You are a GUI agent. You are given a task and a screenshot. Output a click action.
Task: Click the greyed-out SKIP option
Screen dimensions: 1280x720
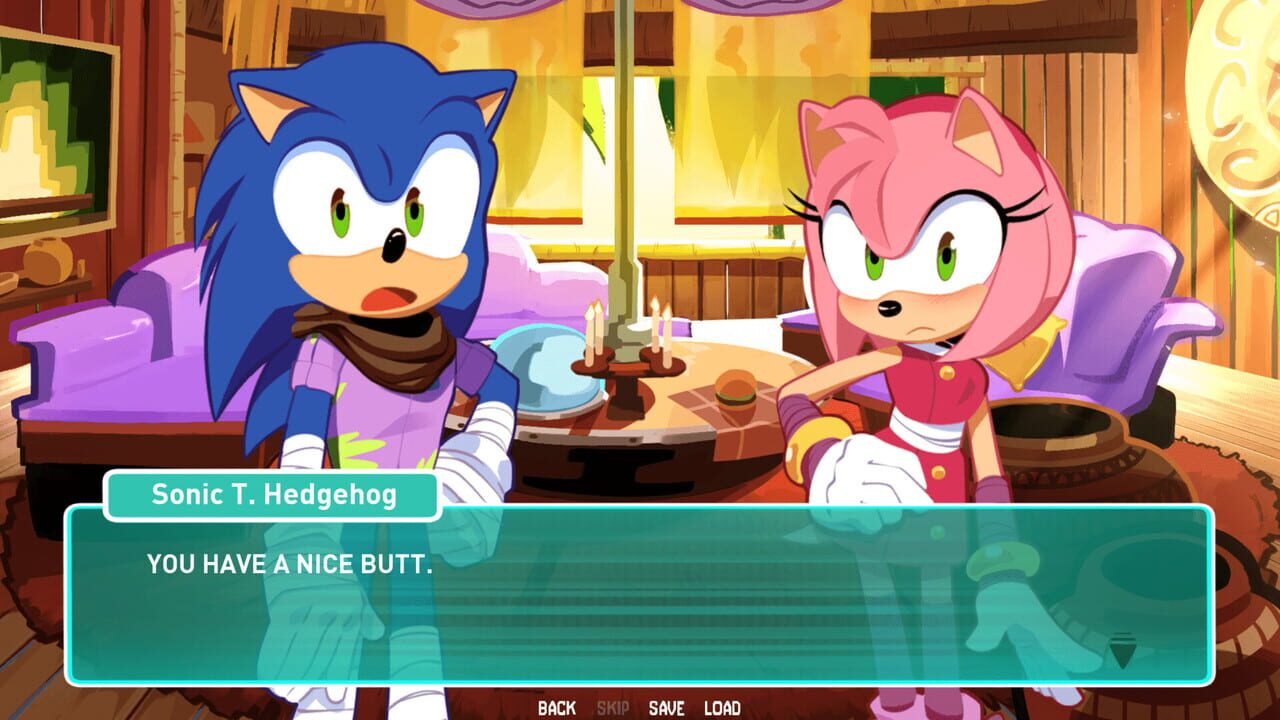[615, 707]
